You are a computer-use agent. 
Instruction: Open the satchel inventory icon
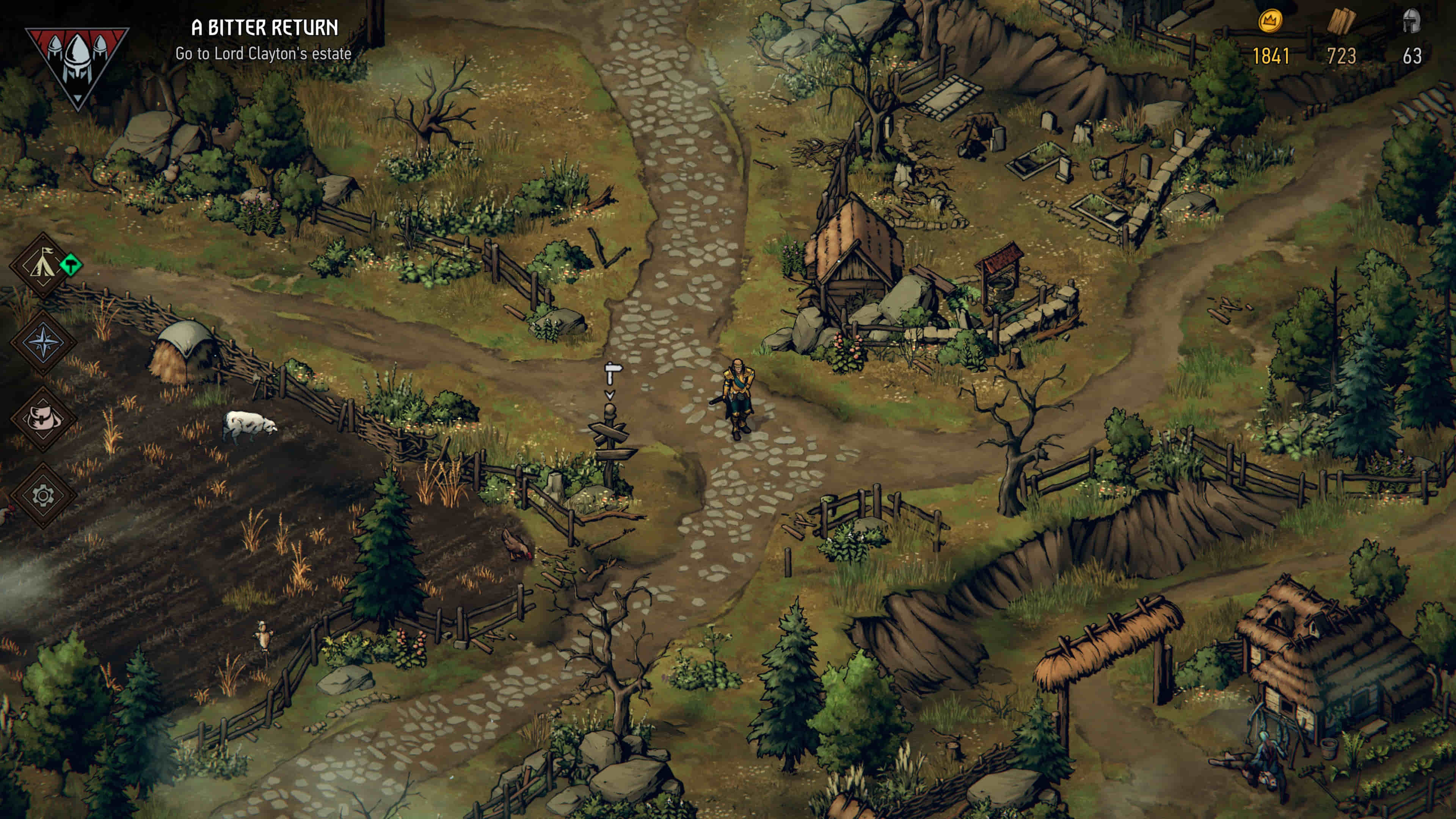coord(44,419)
